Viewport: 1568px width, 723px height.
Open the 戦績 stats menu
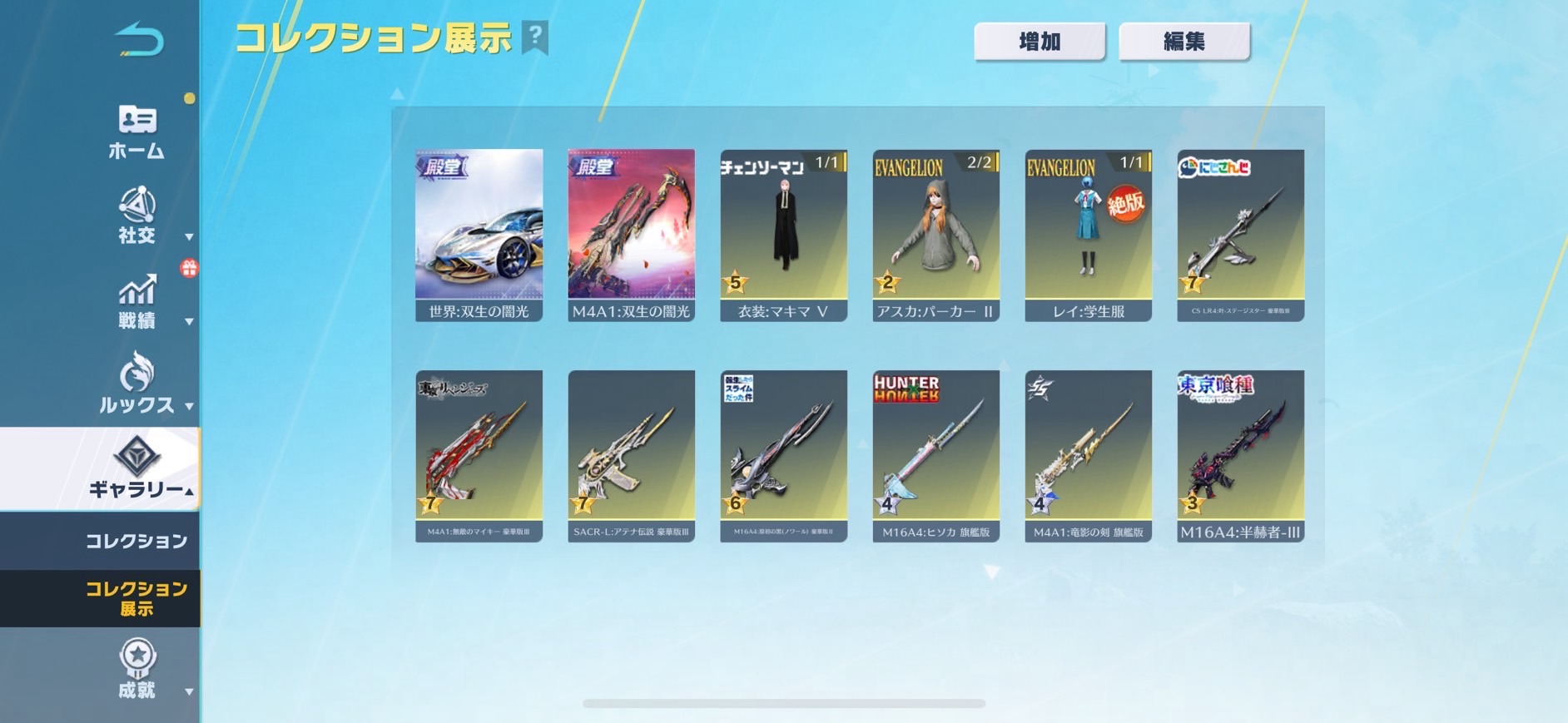137,302
